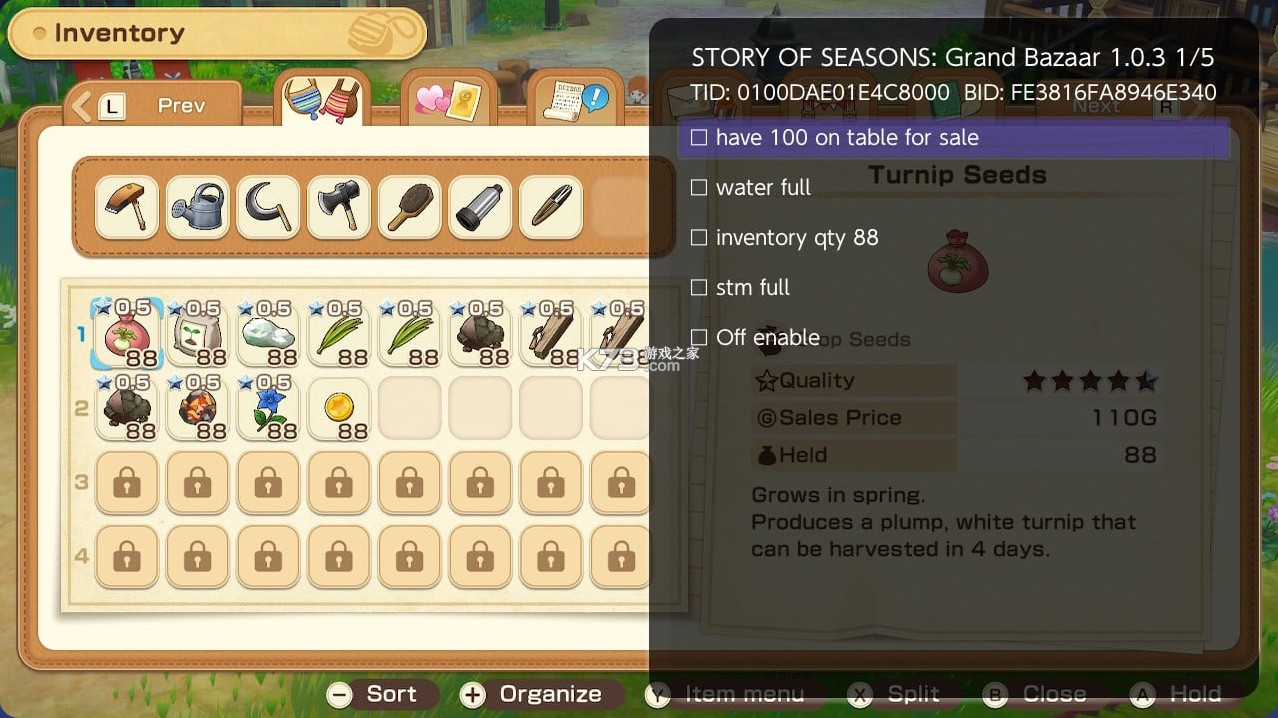Choose the sack with sprout picture
This screenshot has height=718, width=1278.
point(198,335)
